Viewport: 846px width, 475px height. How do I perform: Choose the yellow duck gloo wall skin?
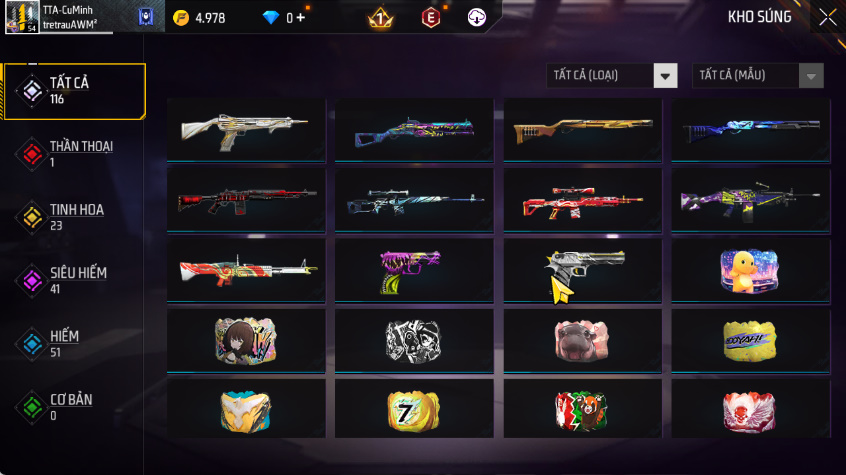tap(749, 270)
